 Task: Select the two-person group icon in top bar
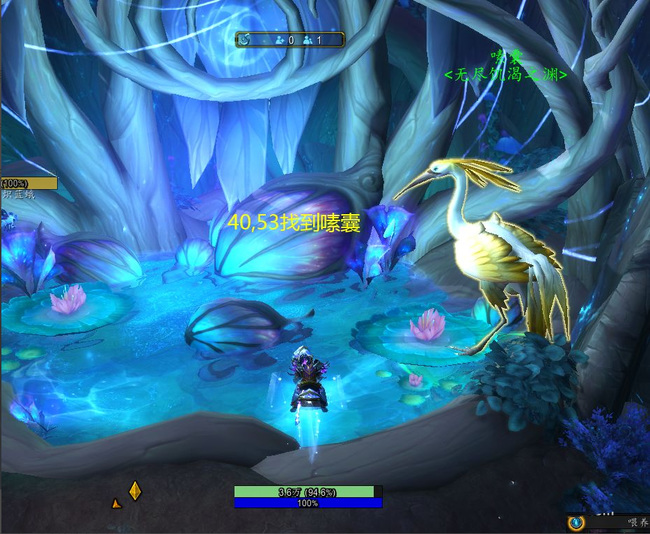(x=307, y=40)
